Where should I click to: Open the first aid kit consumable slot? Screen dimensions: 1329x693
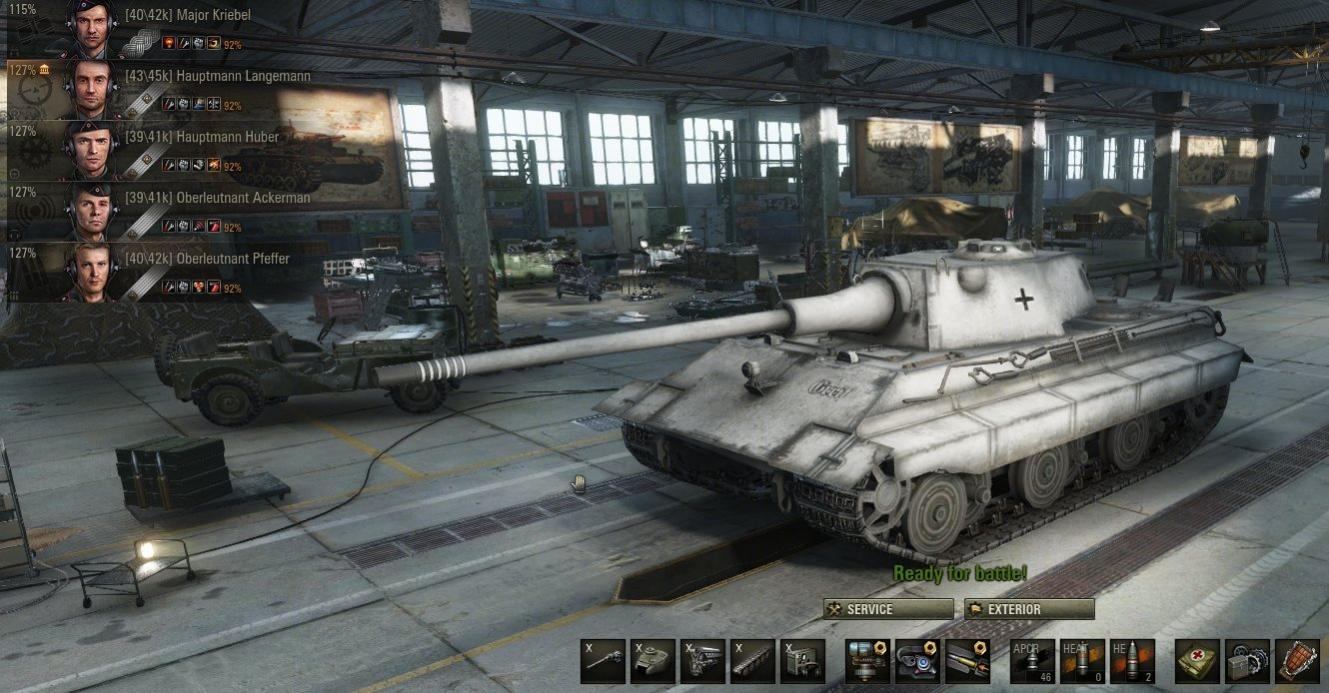click(x=1197, y=661)
